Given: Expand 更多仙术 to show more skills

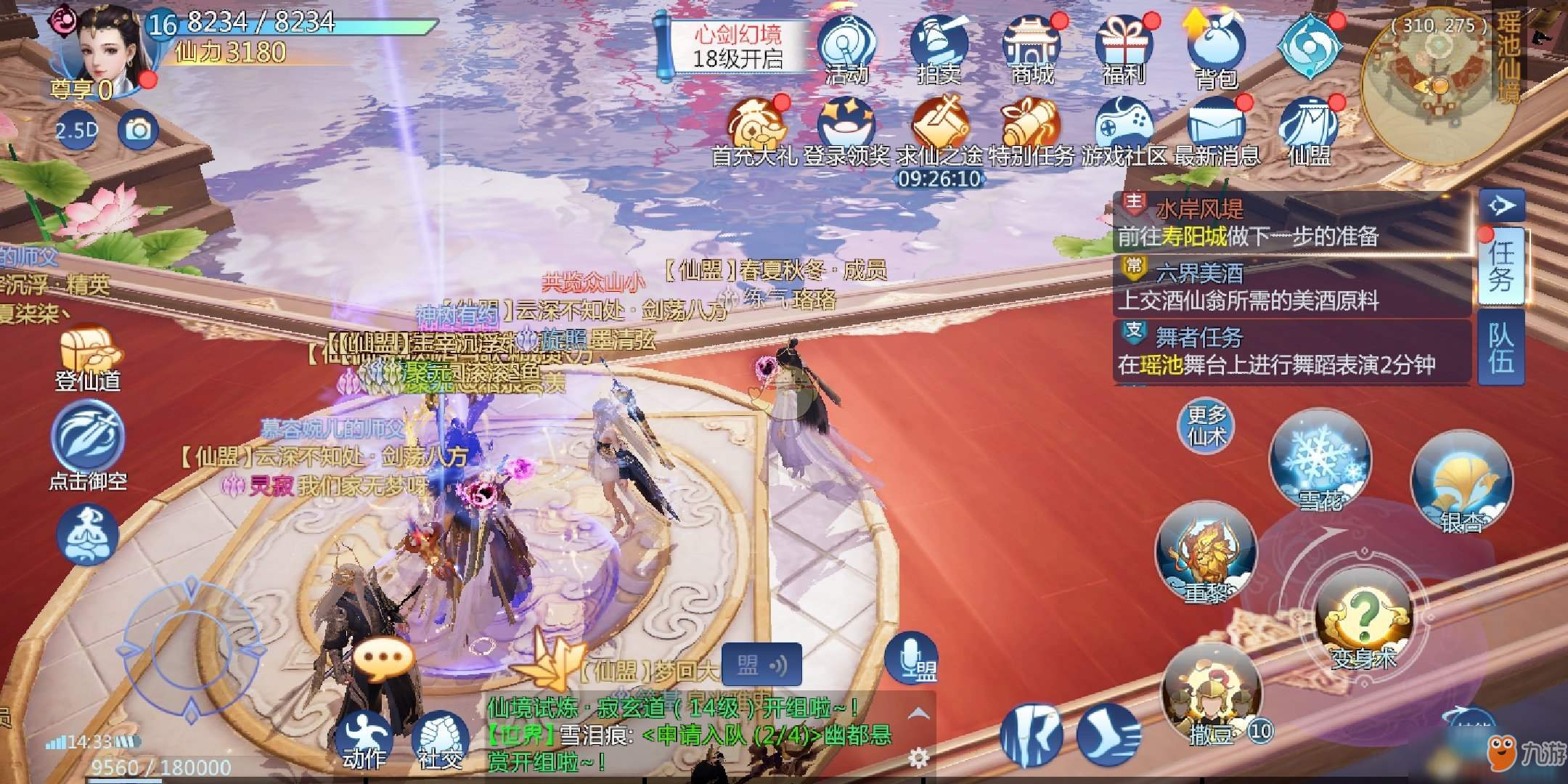Looking at the screenshot, I should point(1205,425).
